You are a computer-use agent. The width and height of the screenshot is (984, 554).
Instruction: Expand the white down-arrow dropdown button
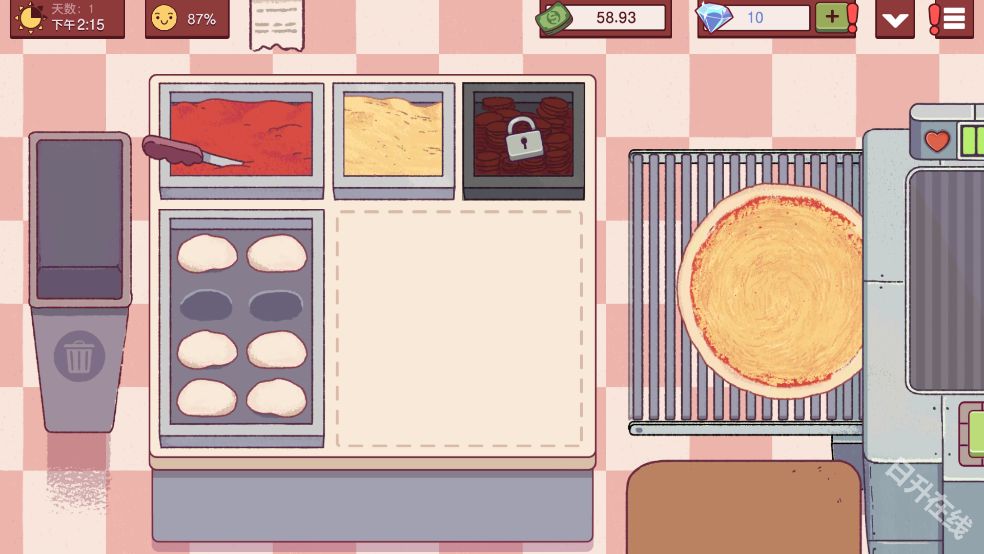(894, 19)
